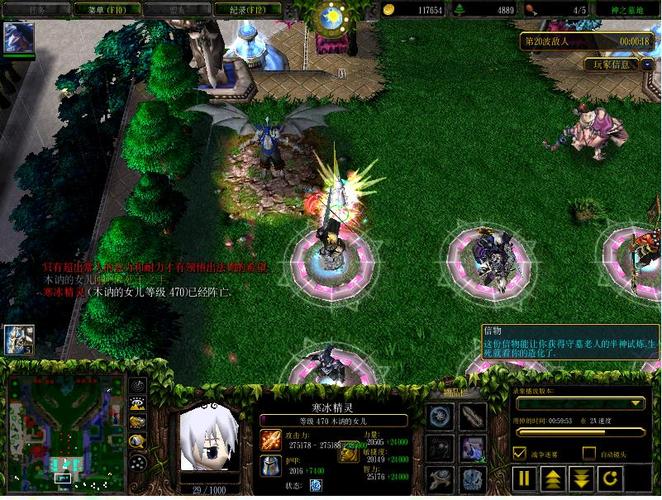
Task: Click the attack damage sword icon
Action: point(270,439)
